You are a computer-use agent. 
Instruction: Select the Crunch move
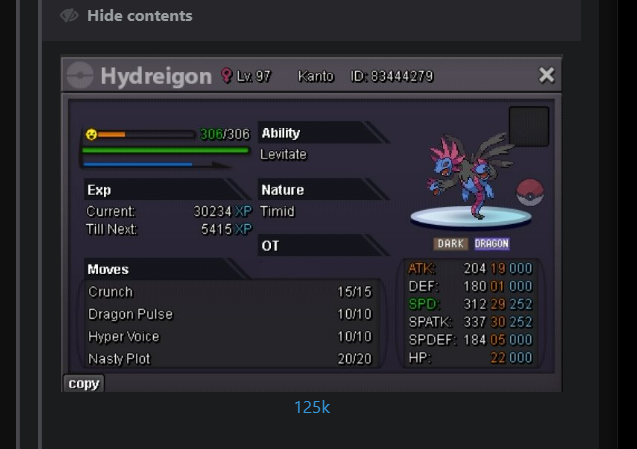click(110, 292)
